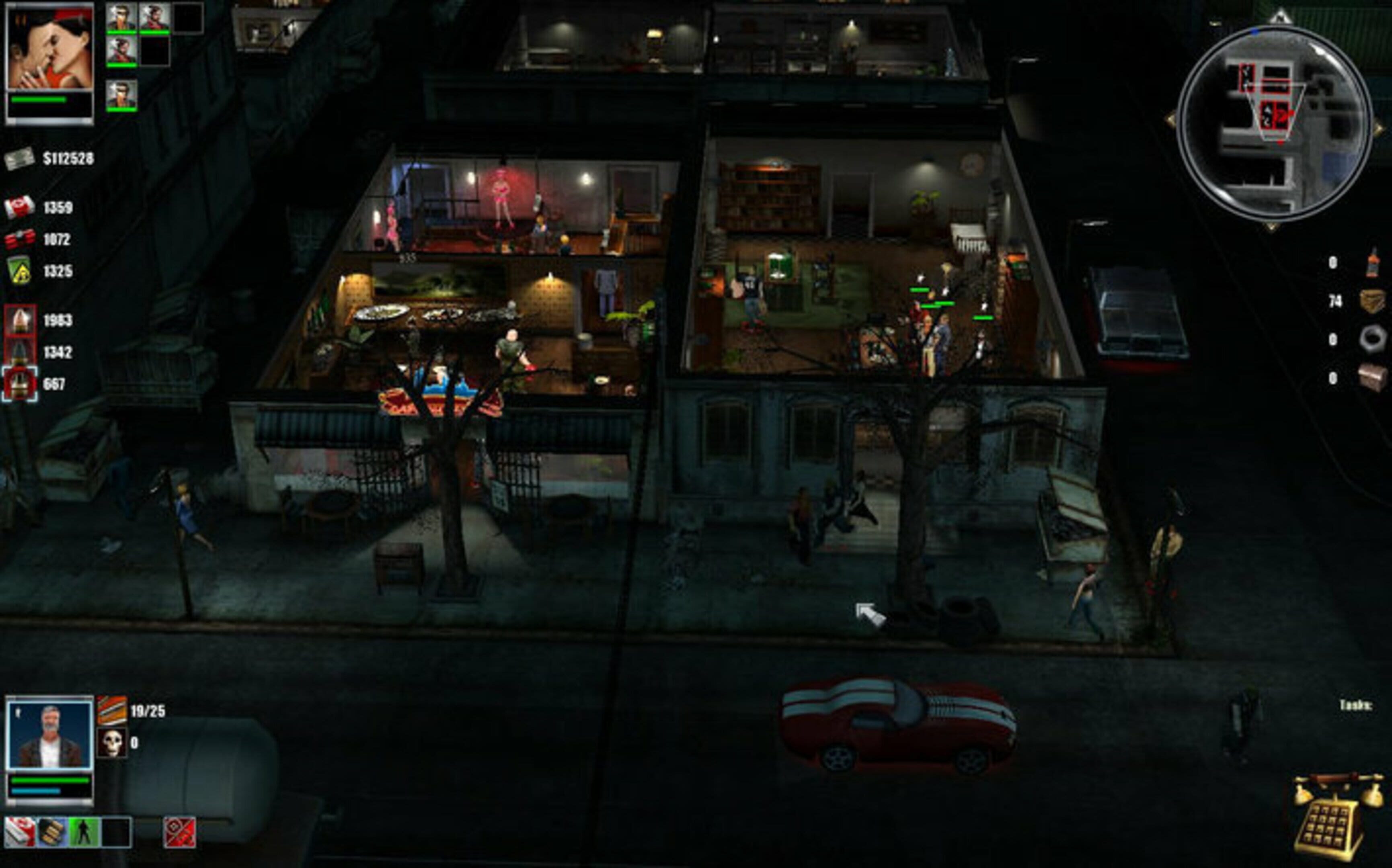Activate the brass bullets ability slot
This screenshot has width=1392, height=868.
pos(52,832)
